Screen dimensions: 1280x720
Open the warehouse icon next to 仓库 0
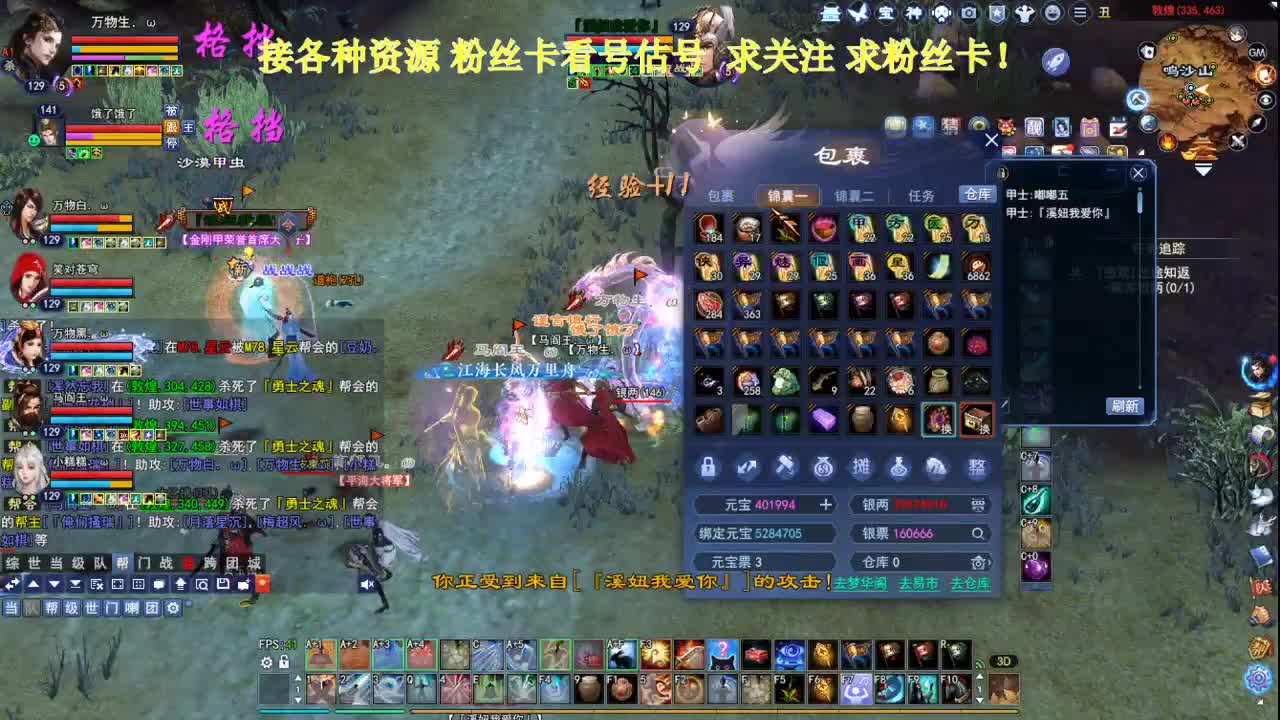point(978,562)
